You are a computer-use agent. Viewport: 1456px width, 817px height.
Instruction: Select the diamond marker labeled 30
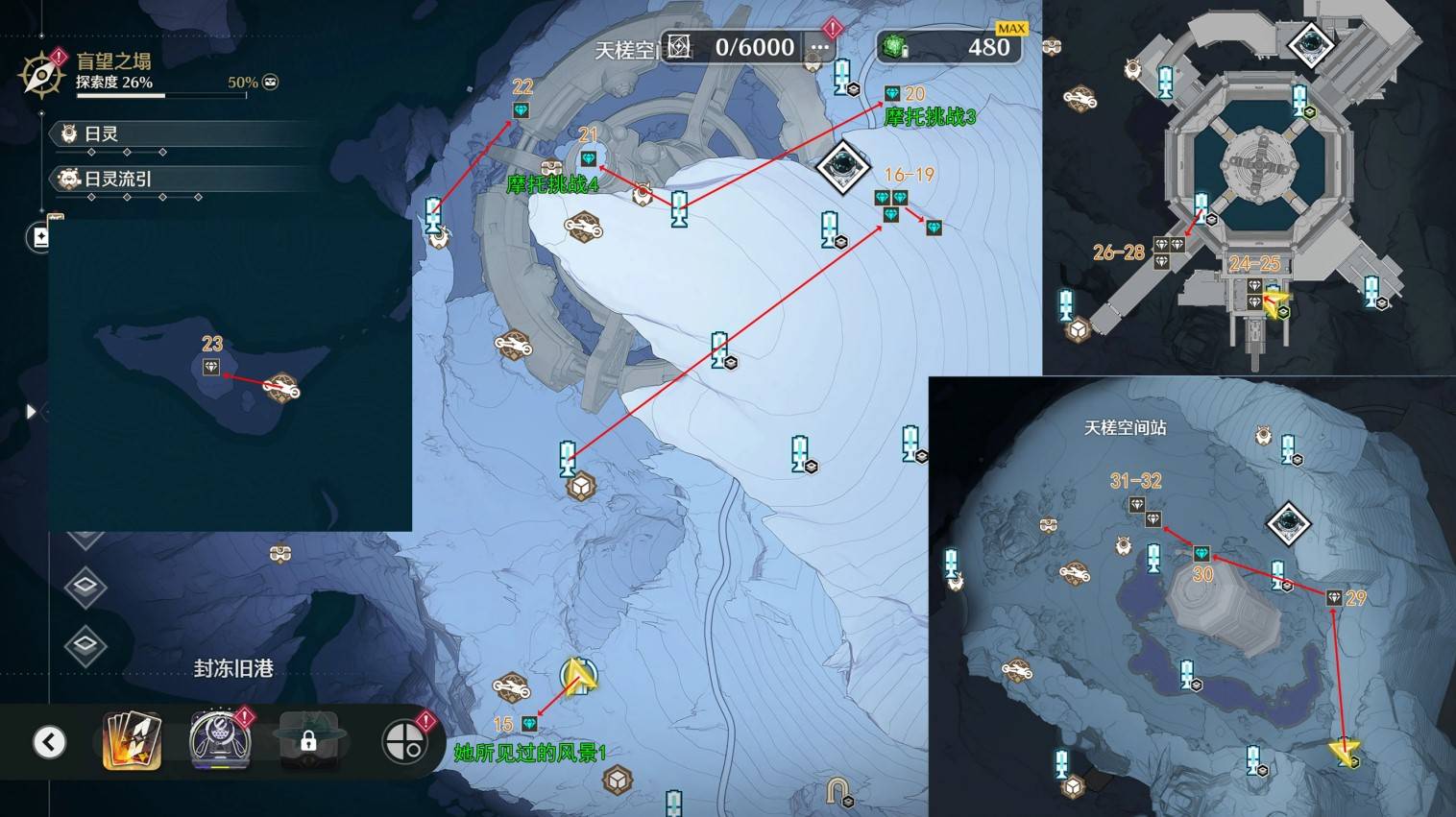1201,554
